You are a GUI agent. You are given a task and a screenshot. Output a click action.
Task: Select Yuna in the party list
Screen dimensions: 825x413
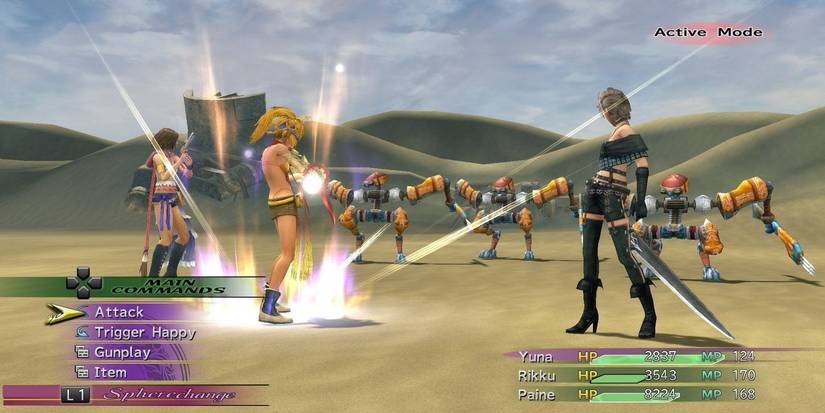pos(536,356)
